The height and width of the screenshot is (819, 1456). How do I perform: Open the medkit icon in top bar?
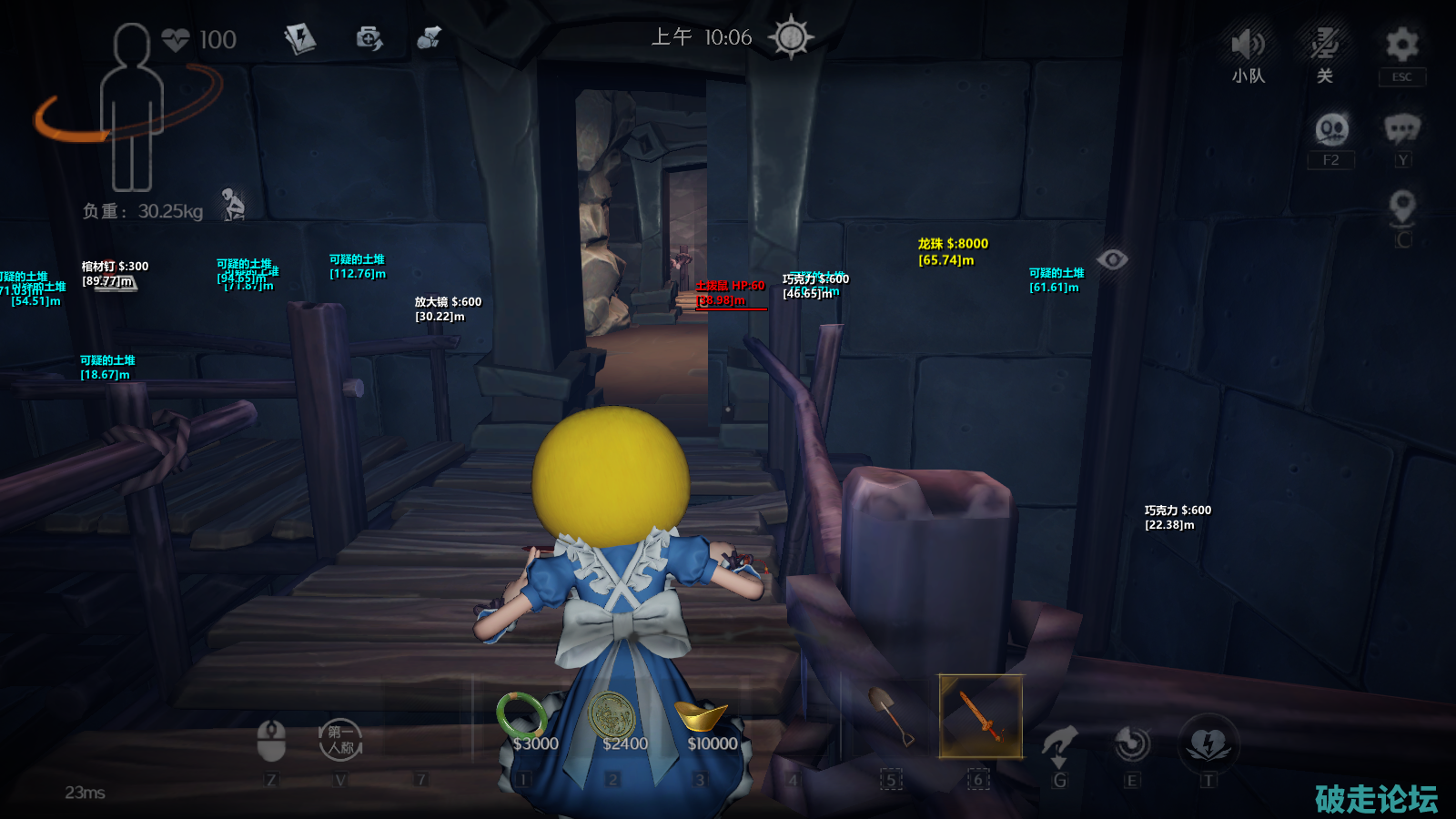pos(369,38)
